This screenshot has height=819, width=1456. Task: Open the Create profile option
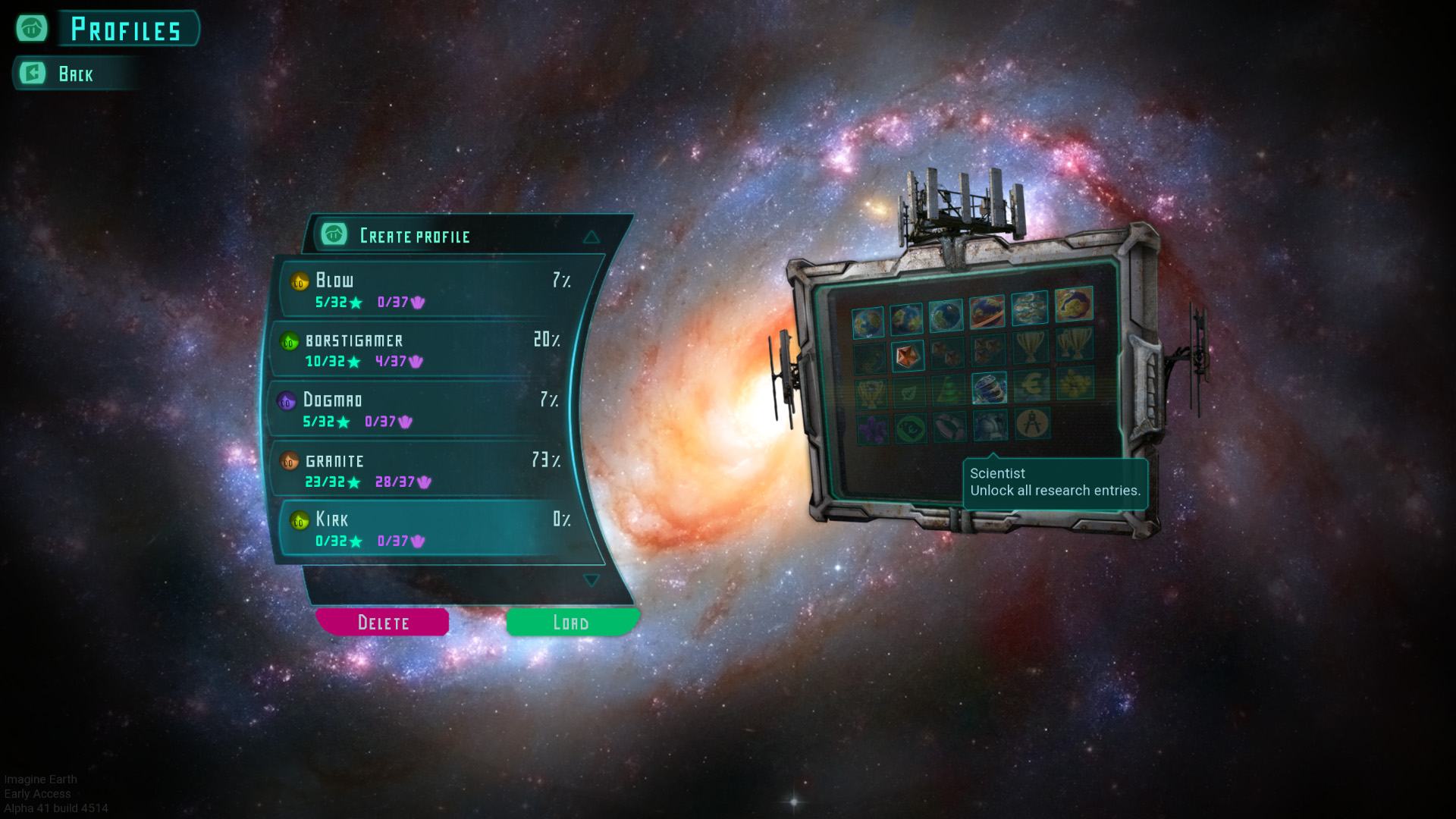tap(414, 236)
